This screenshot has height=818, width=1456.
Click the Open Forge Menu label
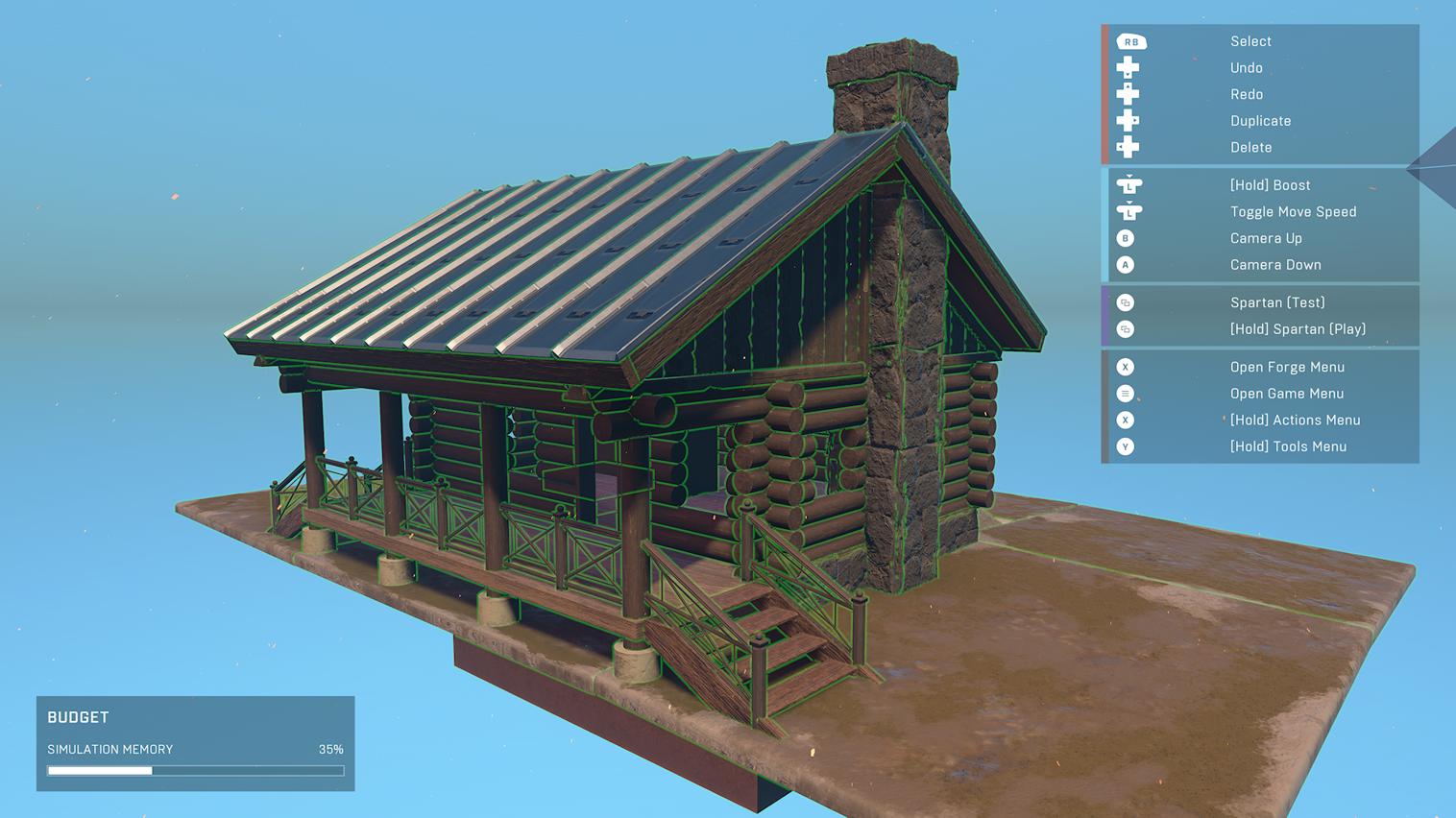click(1287, 367)
